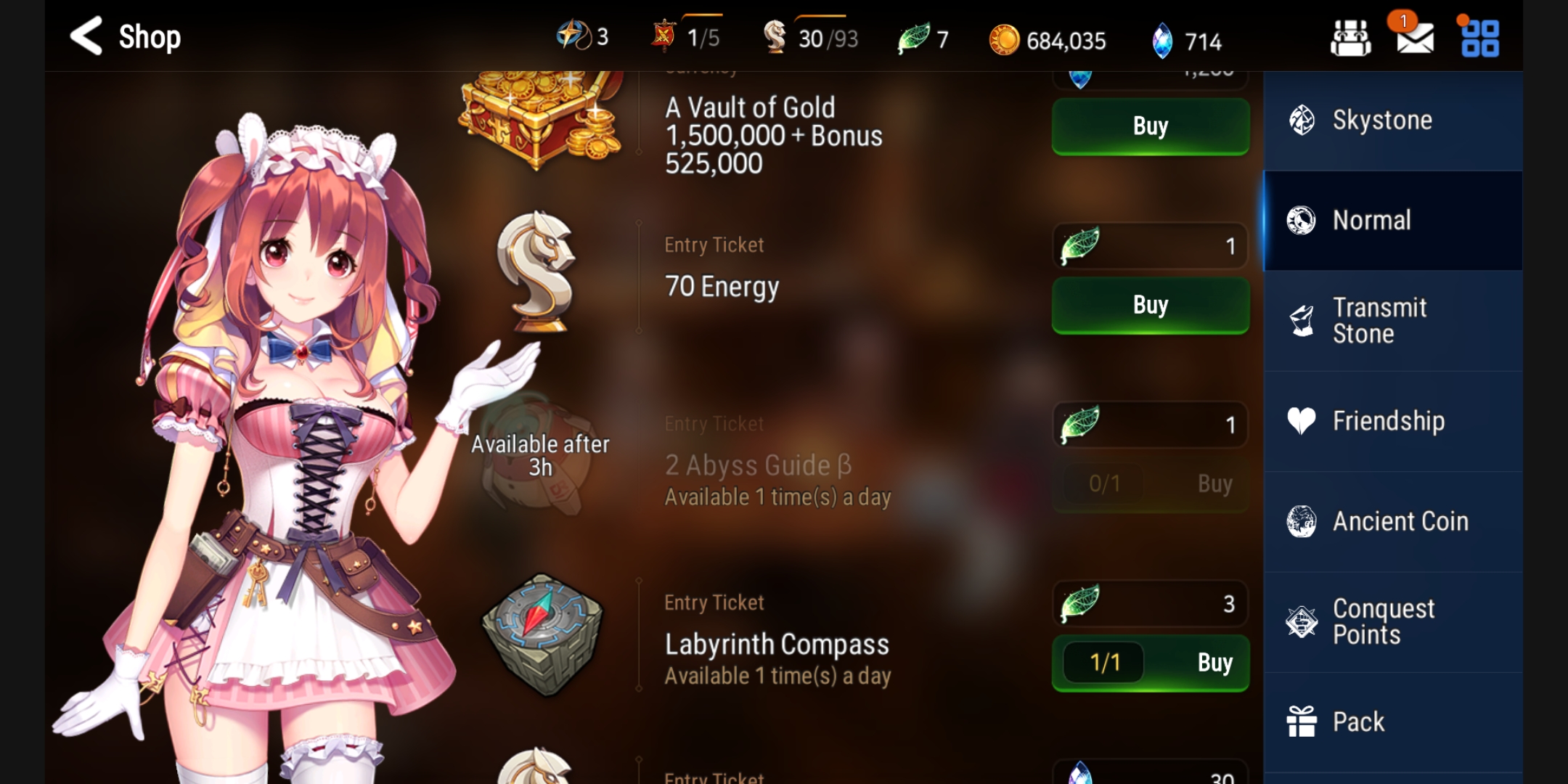Tap the skystone crystal currency counter
The height and width of the screenshot is (784, 1568).
tap(1188, 41)
